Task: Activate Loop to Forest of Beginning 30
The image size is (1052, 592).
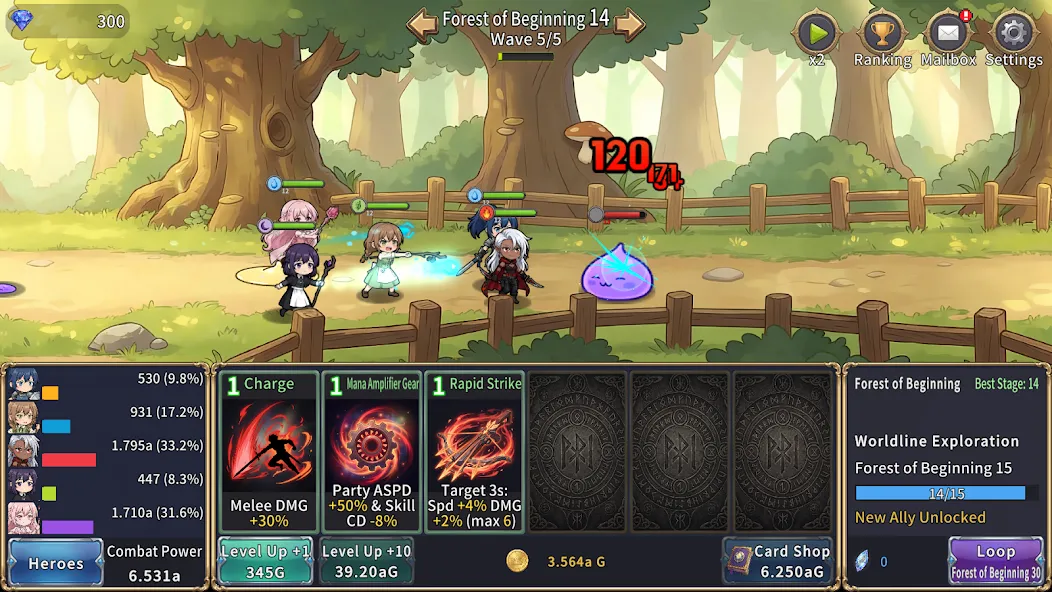Action: [995, 561]
